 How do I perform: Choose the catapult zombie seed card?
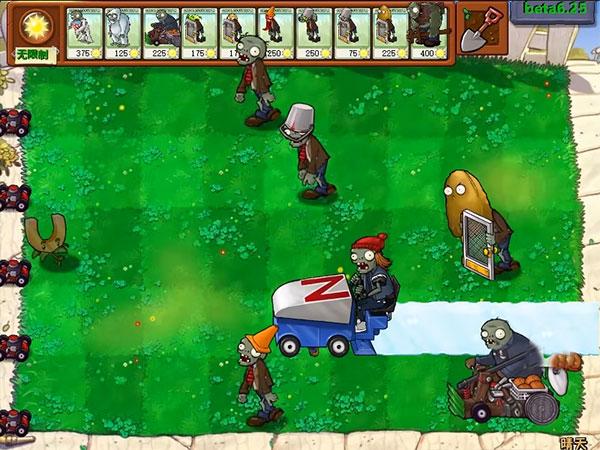click(161, 32)
